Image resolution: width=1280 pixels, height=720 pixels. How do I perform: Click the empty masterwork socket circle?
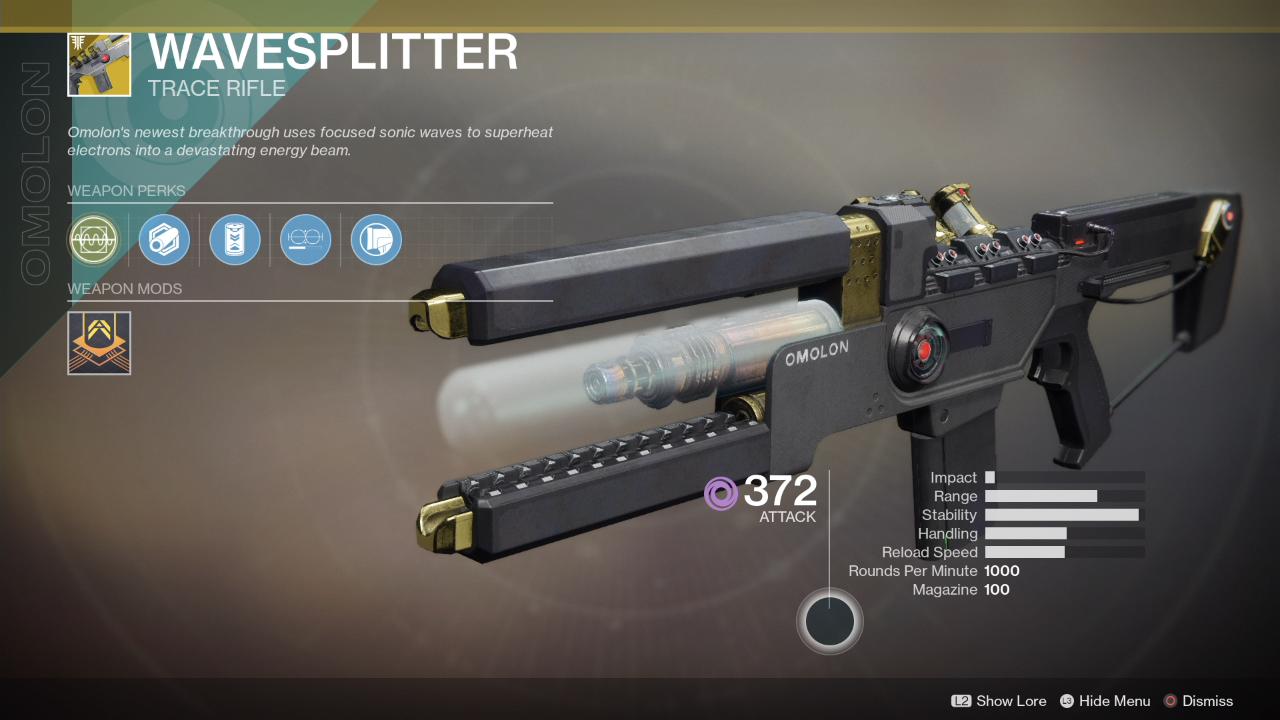tap(829, 621)
